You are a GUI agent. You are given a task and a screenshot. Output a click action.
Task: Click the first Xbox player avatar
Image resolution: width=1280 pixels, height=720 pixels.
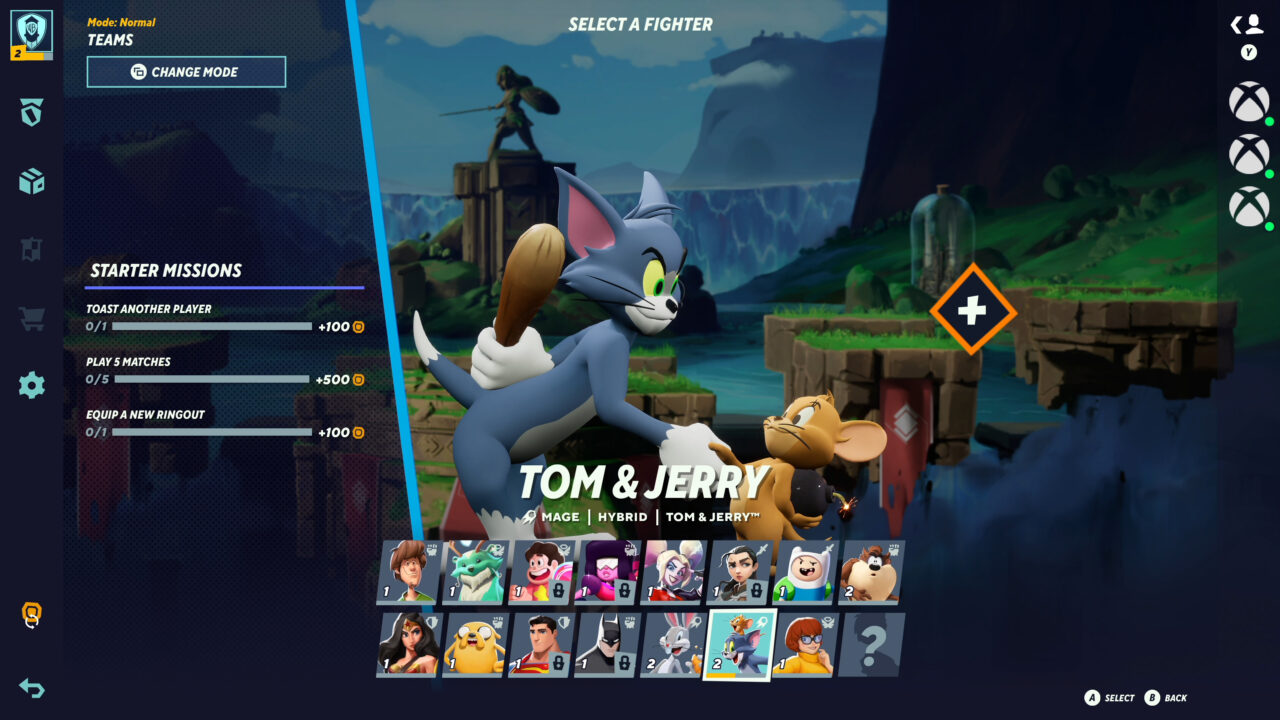(1247, 103)
